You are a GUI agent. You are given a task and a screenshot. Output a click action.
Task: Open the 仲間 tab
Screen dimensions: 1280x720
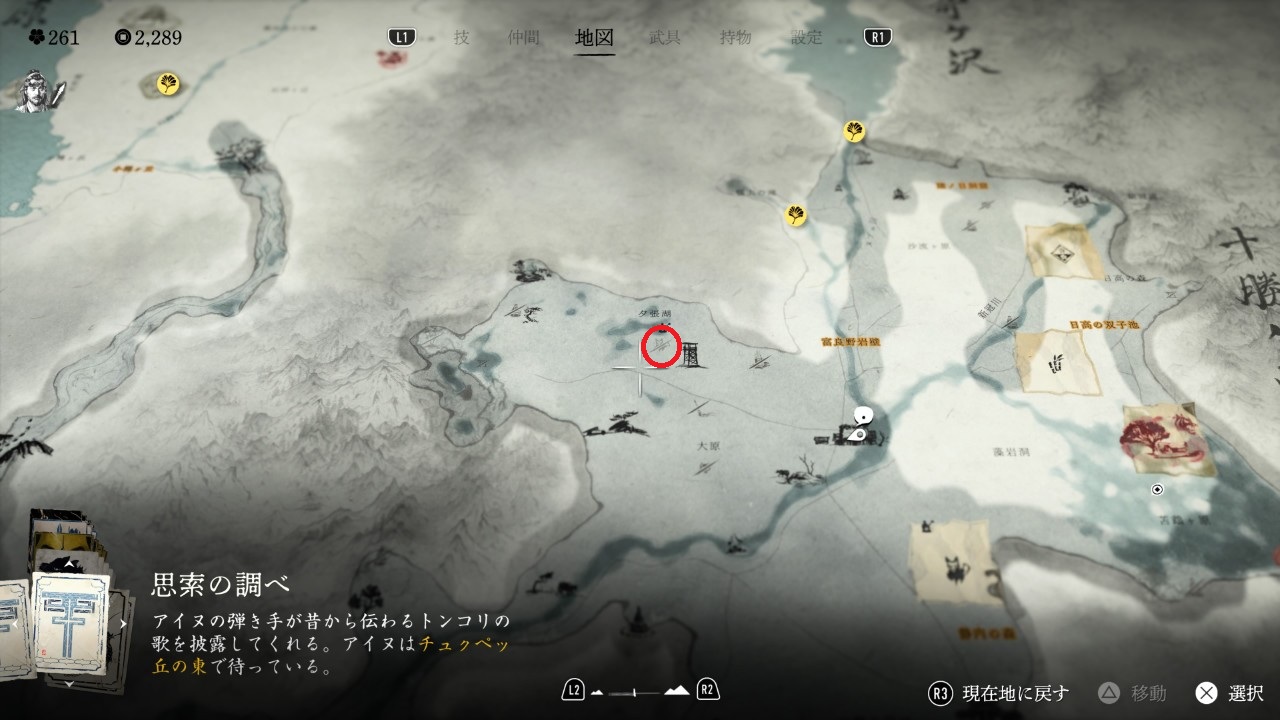click(x=523, y=38)
